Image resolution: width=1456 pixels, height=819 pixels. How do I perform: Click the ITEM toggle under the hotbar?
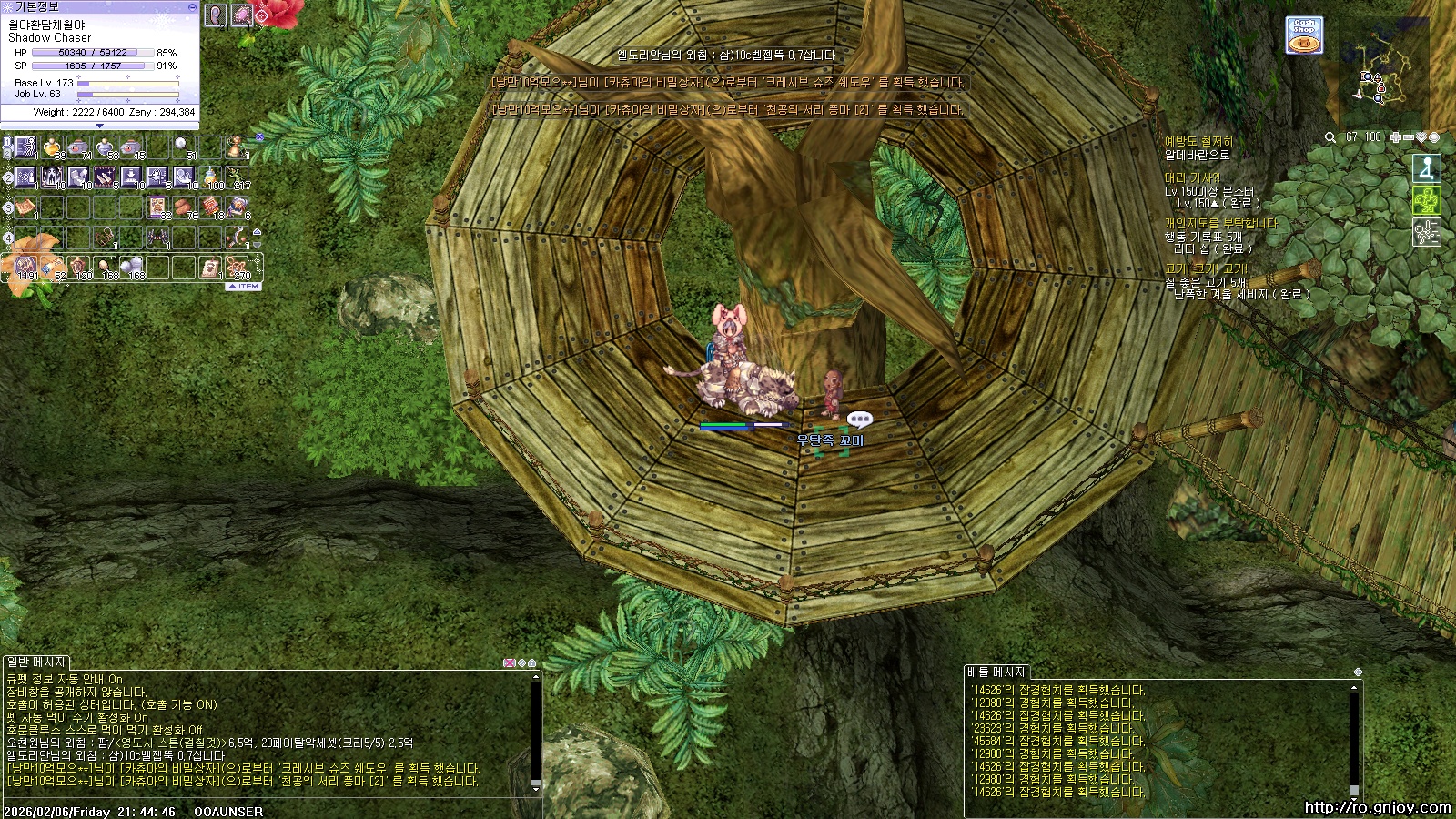click(x=243, y=287)
